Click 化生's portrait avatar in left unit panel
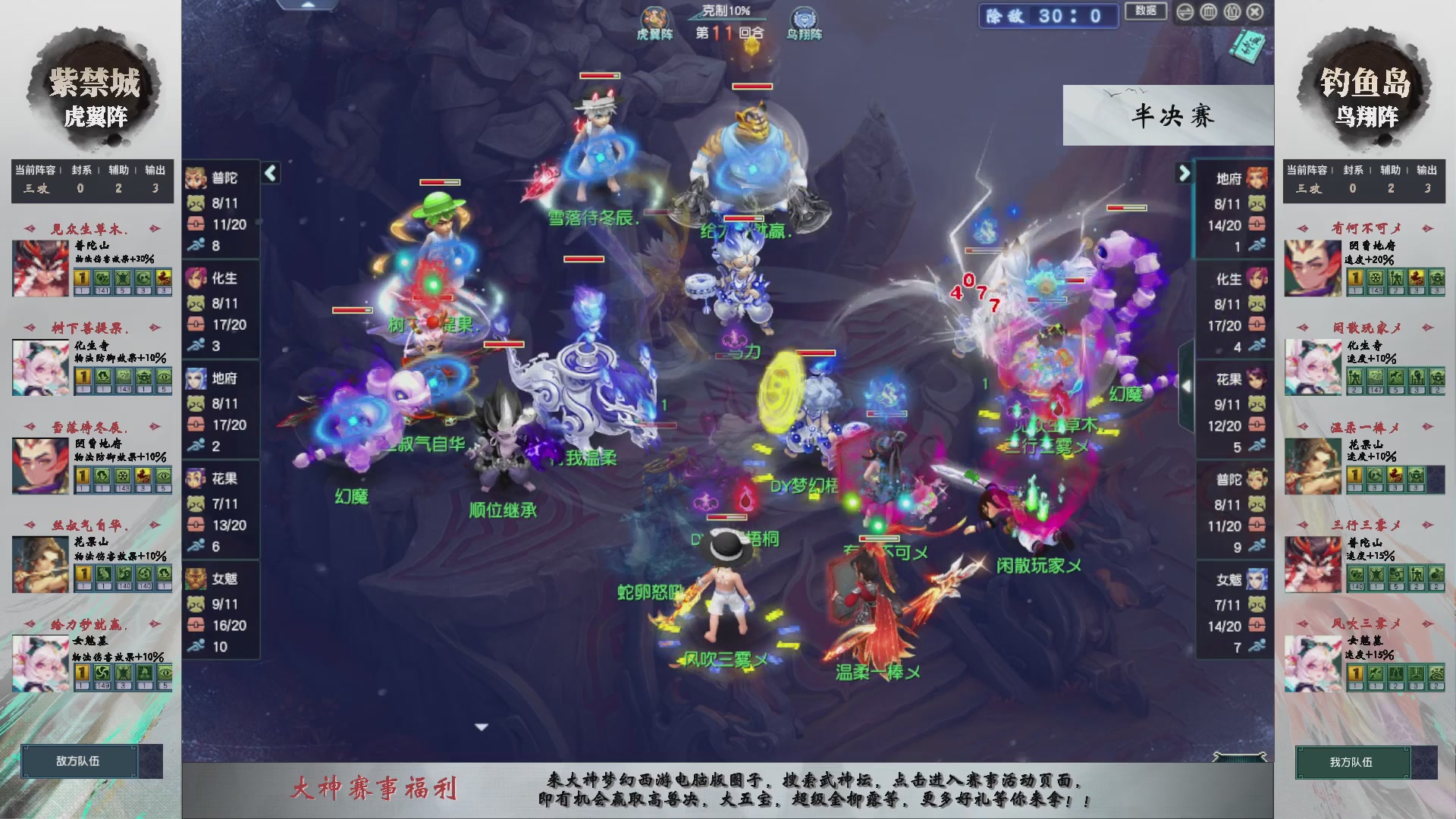Screen dimensions: 1456x819 point(196,278)
